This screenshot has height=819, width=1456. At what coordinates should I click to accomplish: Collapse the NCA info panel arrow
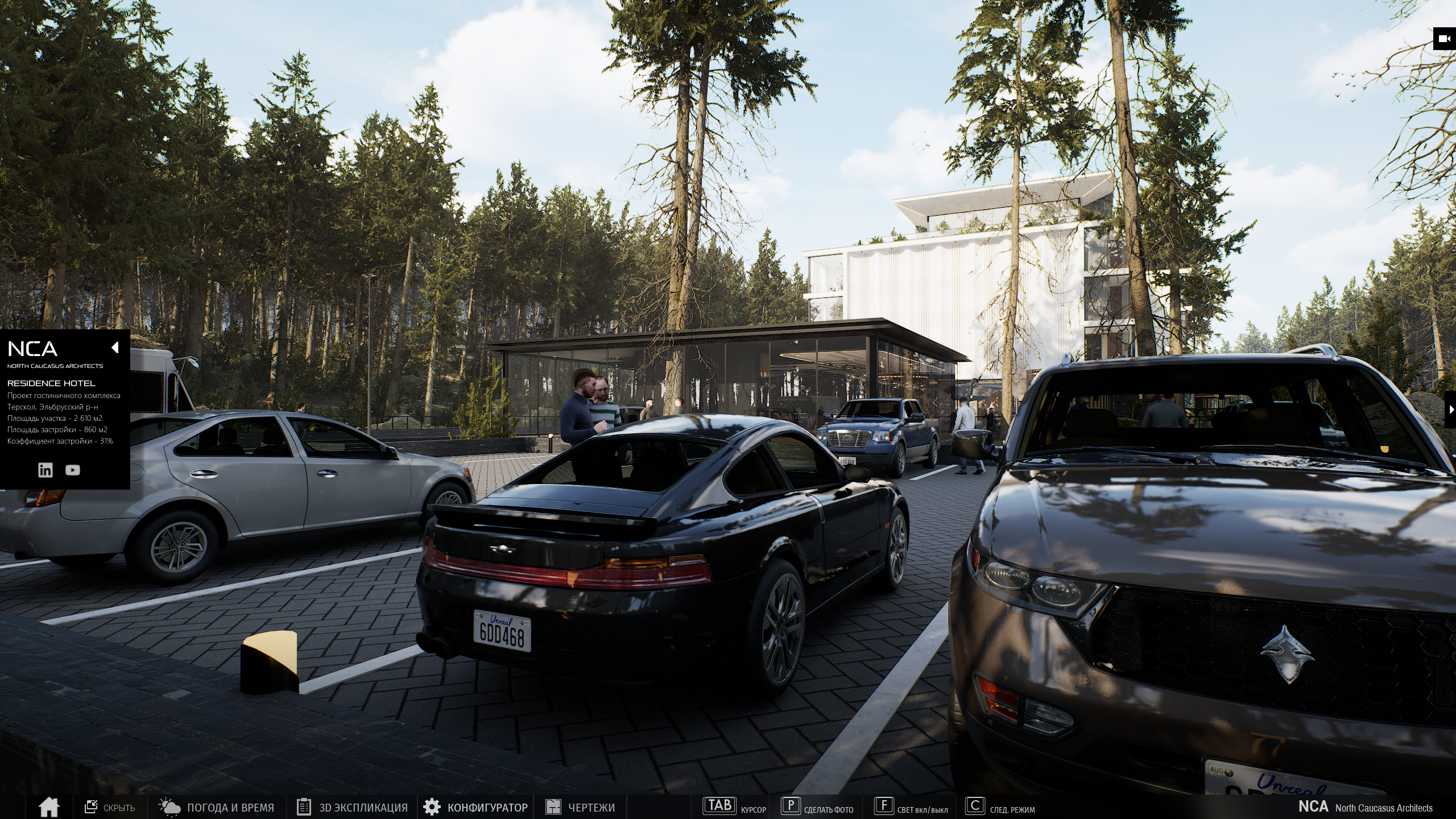(x=115, y=348)
